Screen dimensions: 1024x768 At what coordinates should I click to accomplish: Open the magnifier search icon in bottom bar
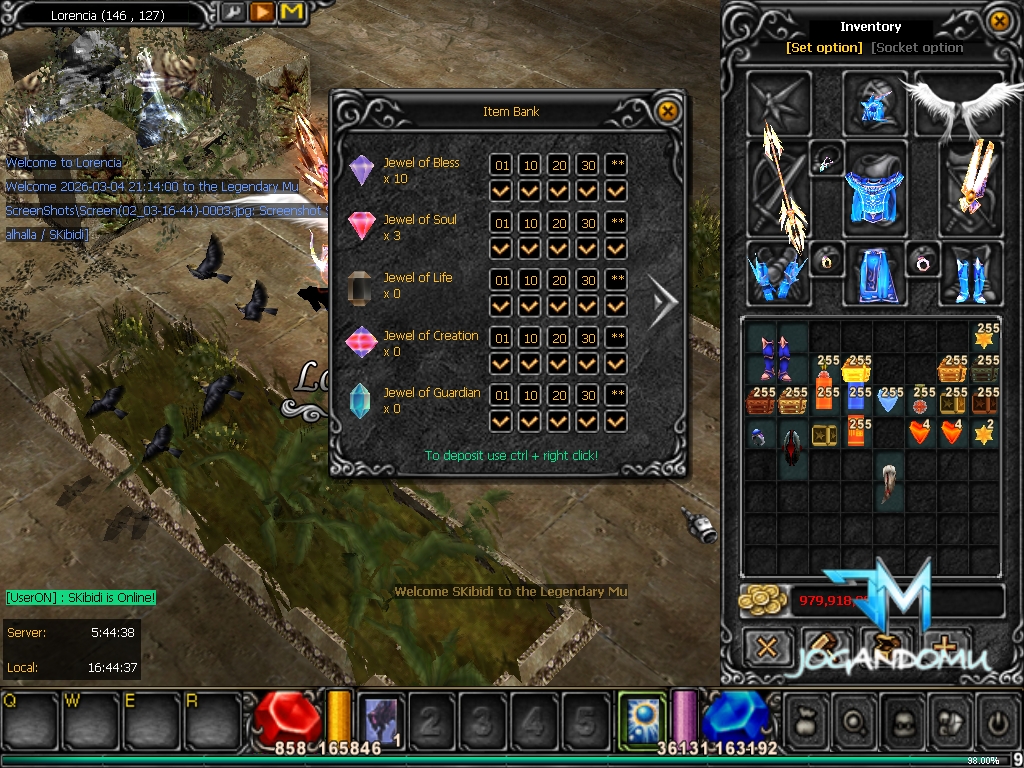click(x=856, y=719)
